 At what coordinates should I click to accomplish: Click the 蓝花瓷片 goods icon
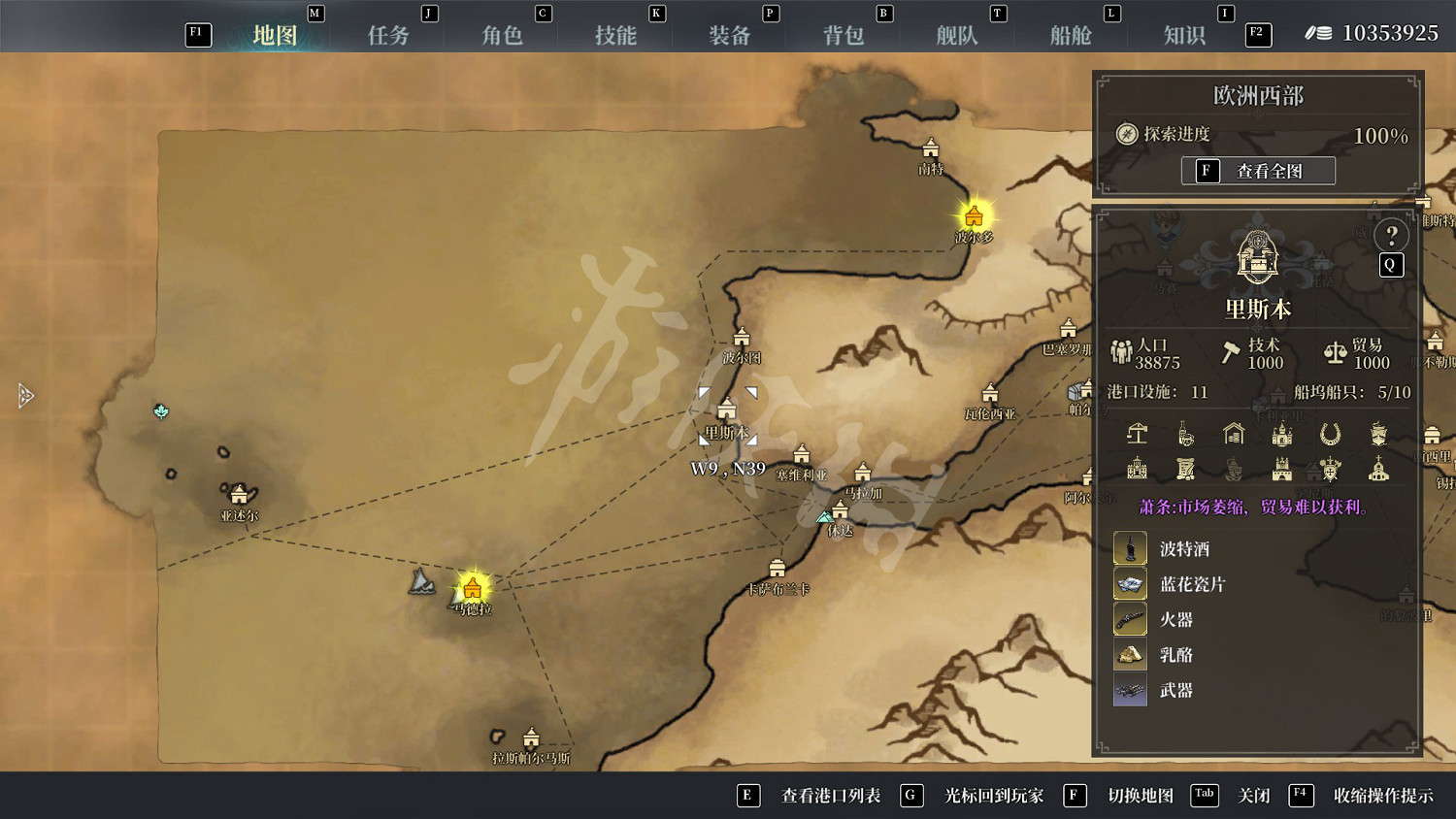1129,582
